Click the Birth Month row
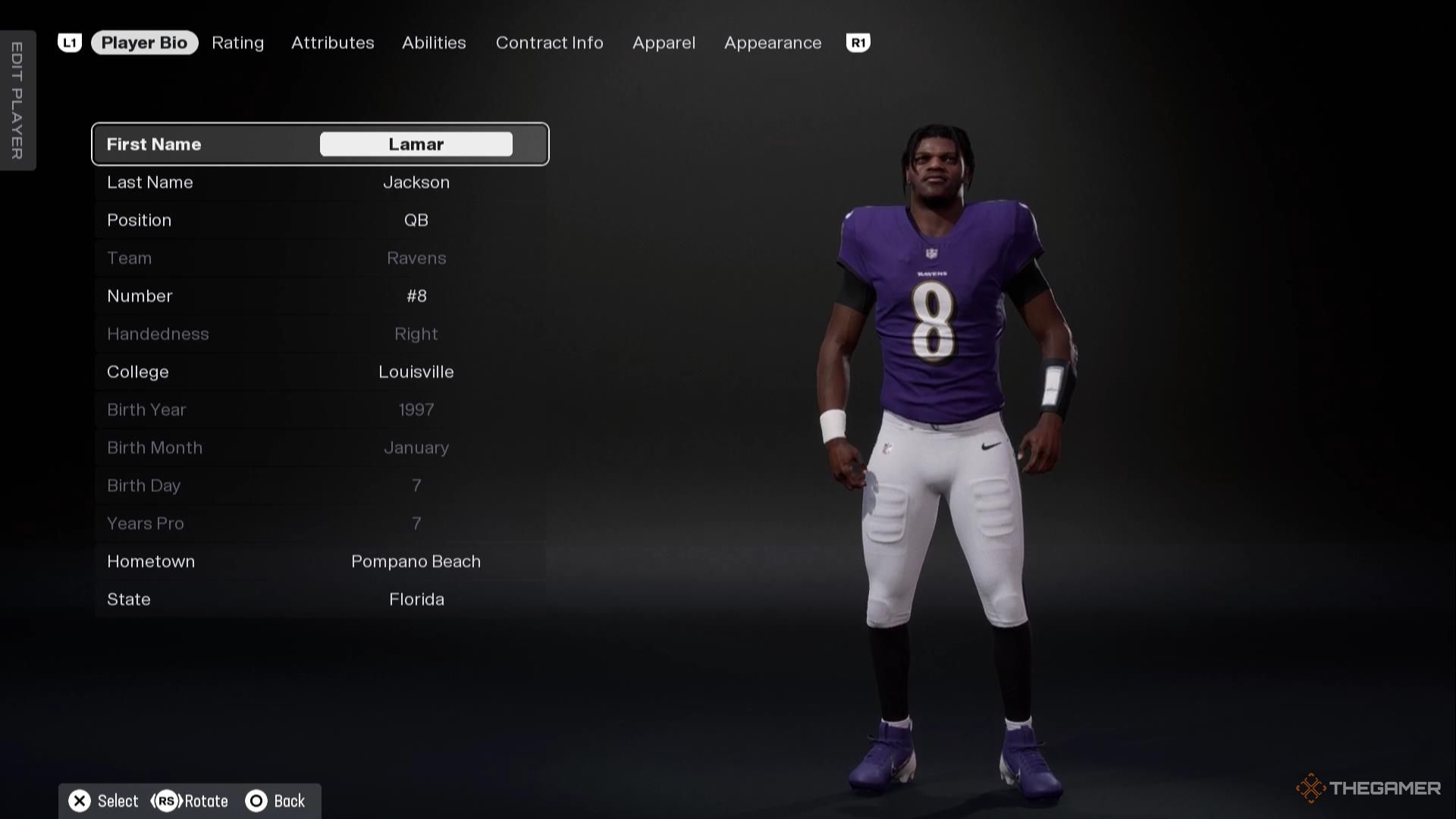This screenshot has height=819, width=1456. pyautogui.click(x=320, y=447)
